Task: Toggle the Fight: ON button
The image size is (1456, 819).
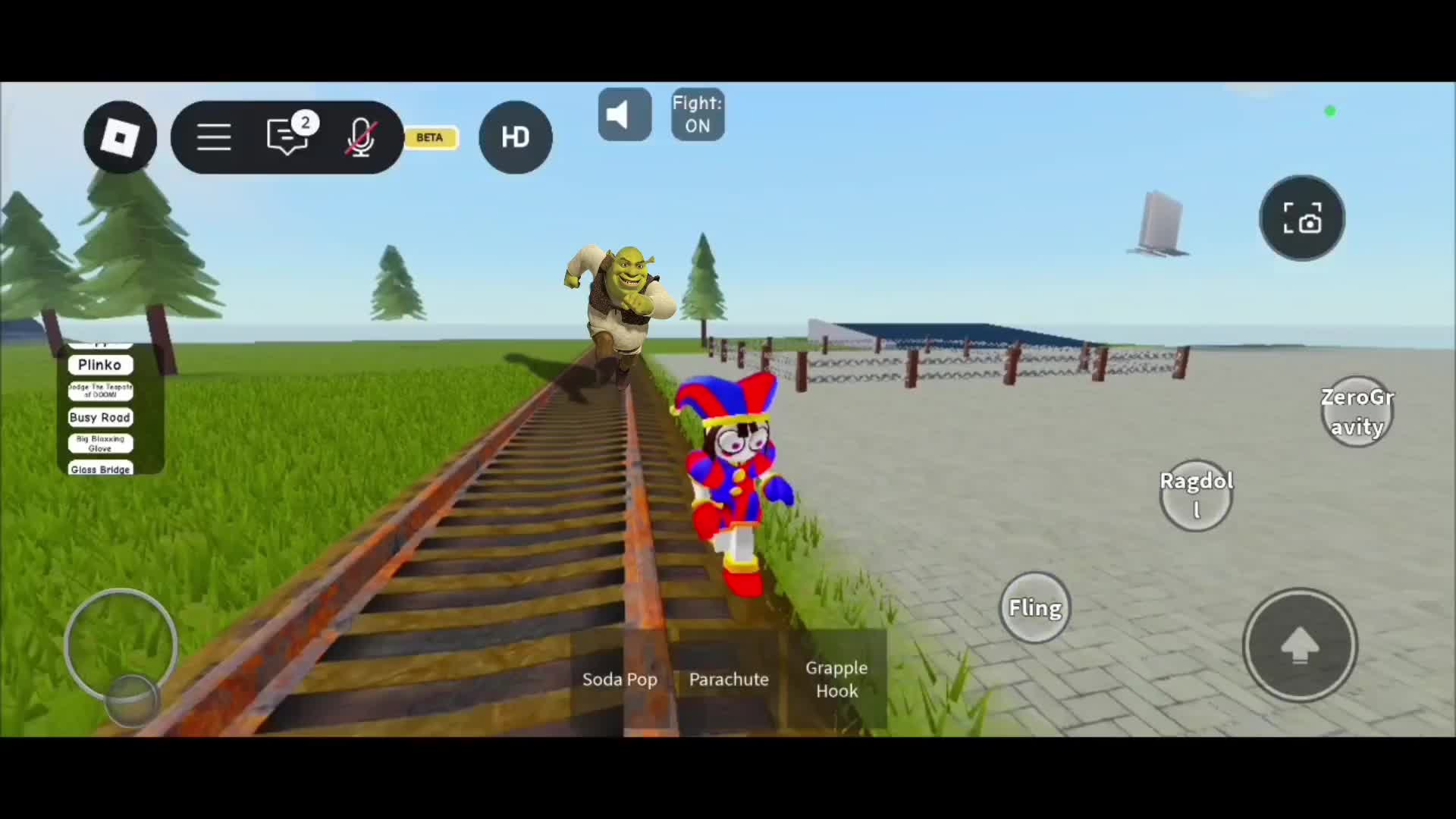Action: (698, 115)
